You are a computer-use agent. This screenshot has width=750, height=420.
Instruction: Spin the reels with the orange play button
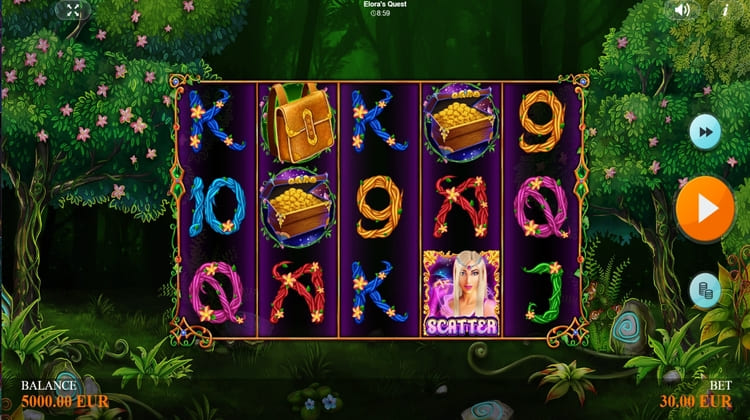(704, 209)
